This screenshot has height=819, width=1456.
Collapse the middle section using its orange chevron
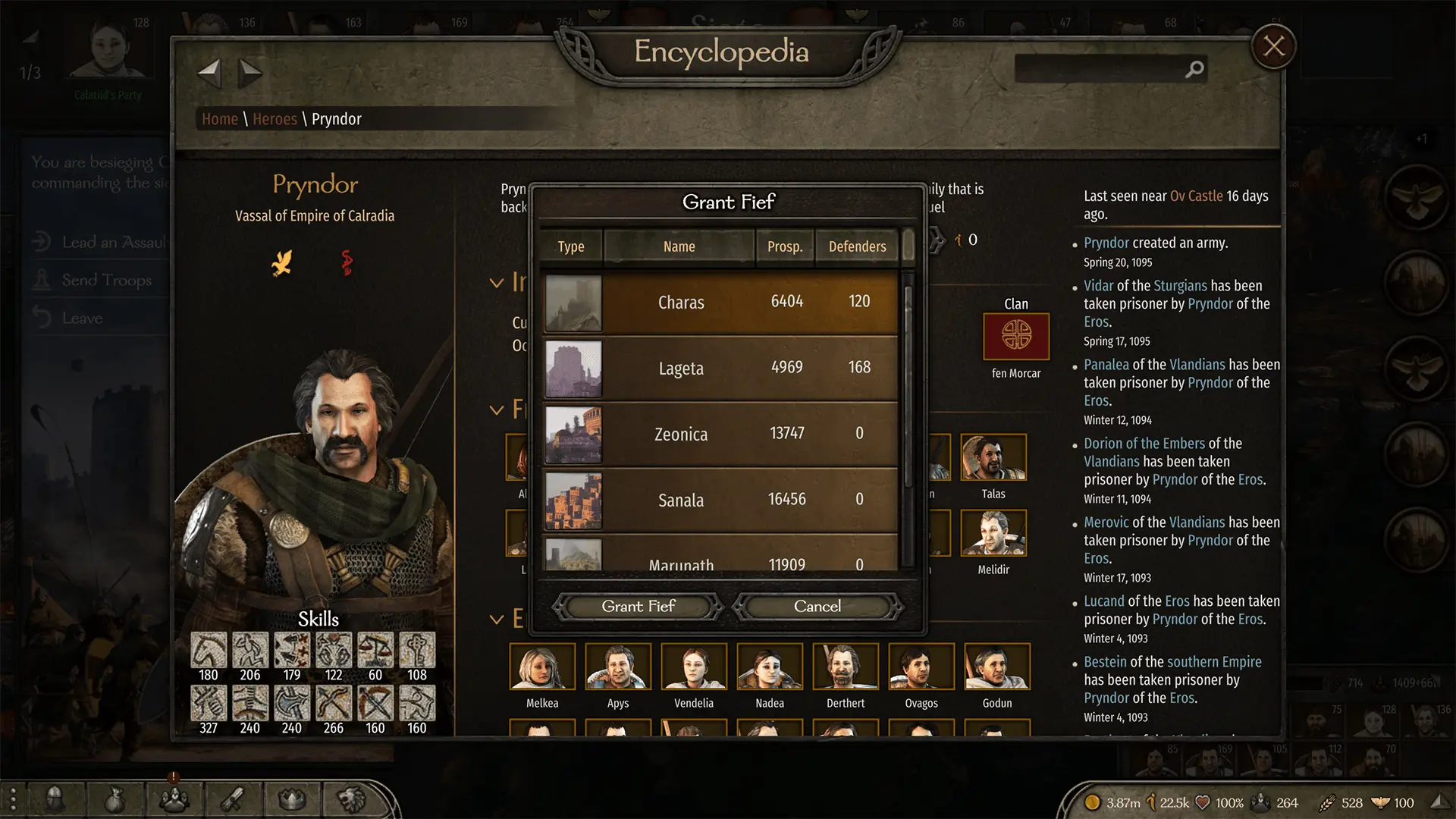(x=497, y=409)
